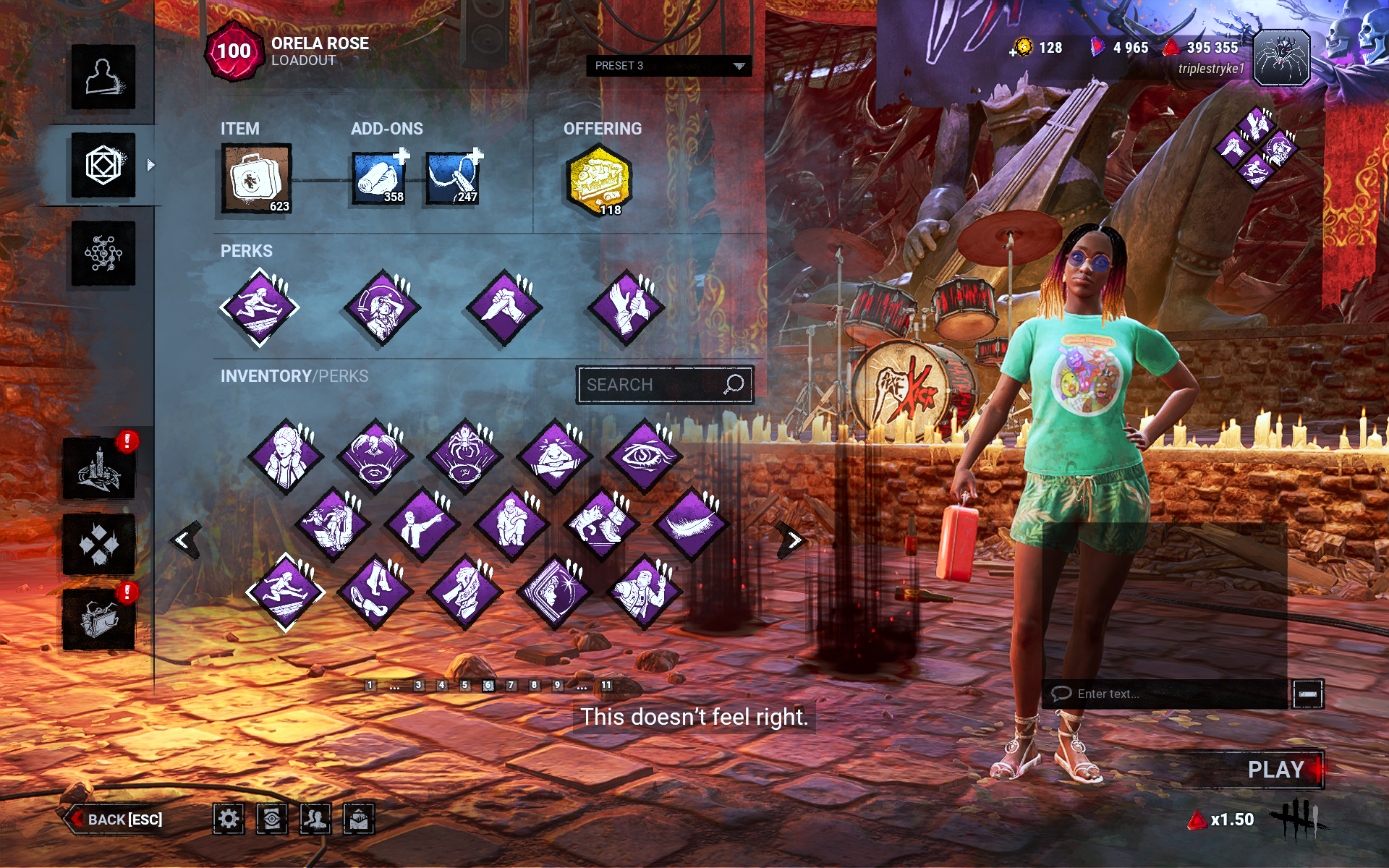This screenshot has width=1389, height=868.
Task: Jump to perk page 11
Action: (x=606, y=685)
